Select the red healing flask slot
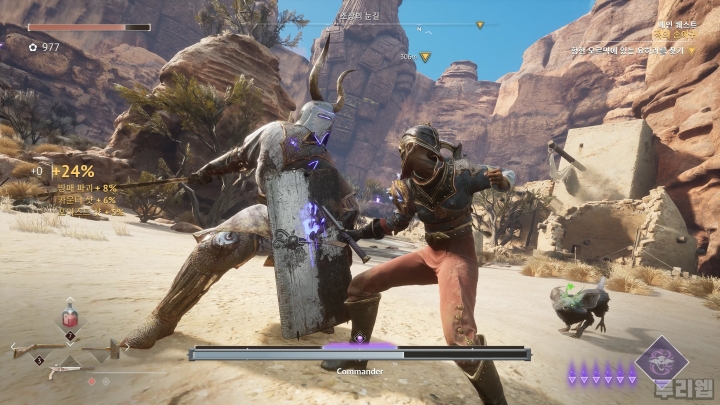 (70, 318)
